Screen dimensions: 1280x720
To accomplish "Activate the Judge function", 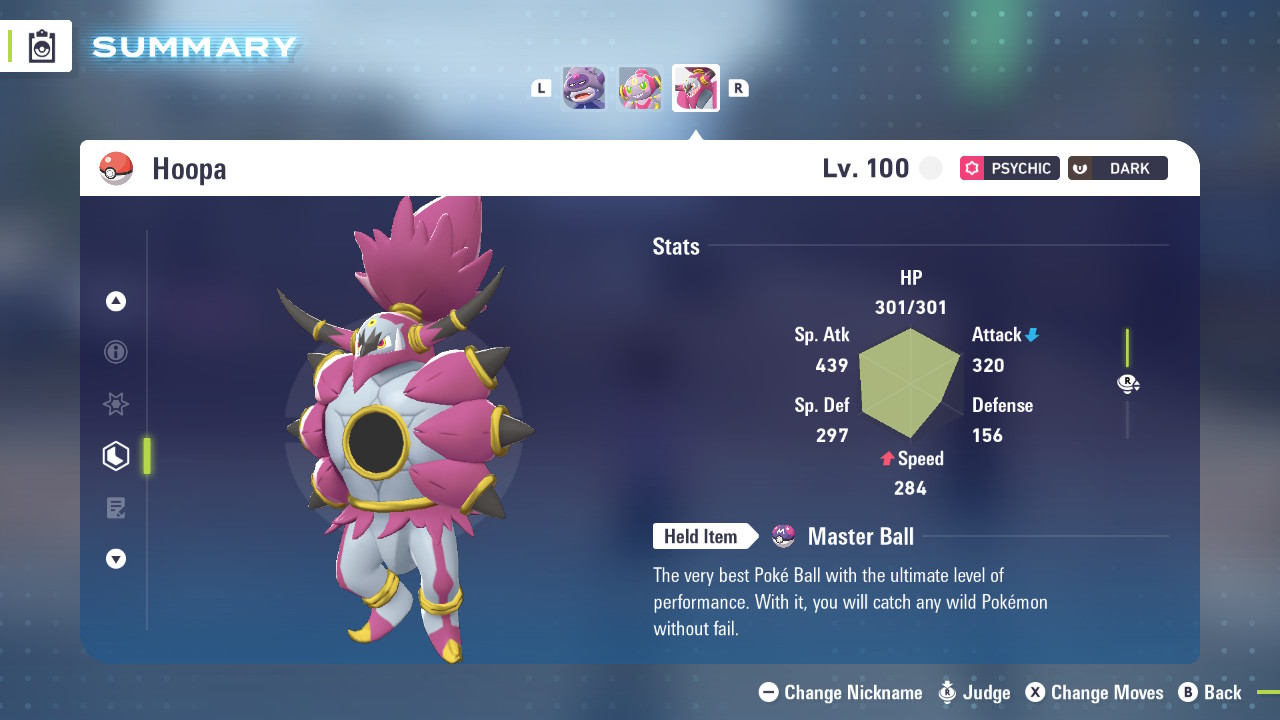I will [975, 692].
